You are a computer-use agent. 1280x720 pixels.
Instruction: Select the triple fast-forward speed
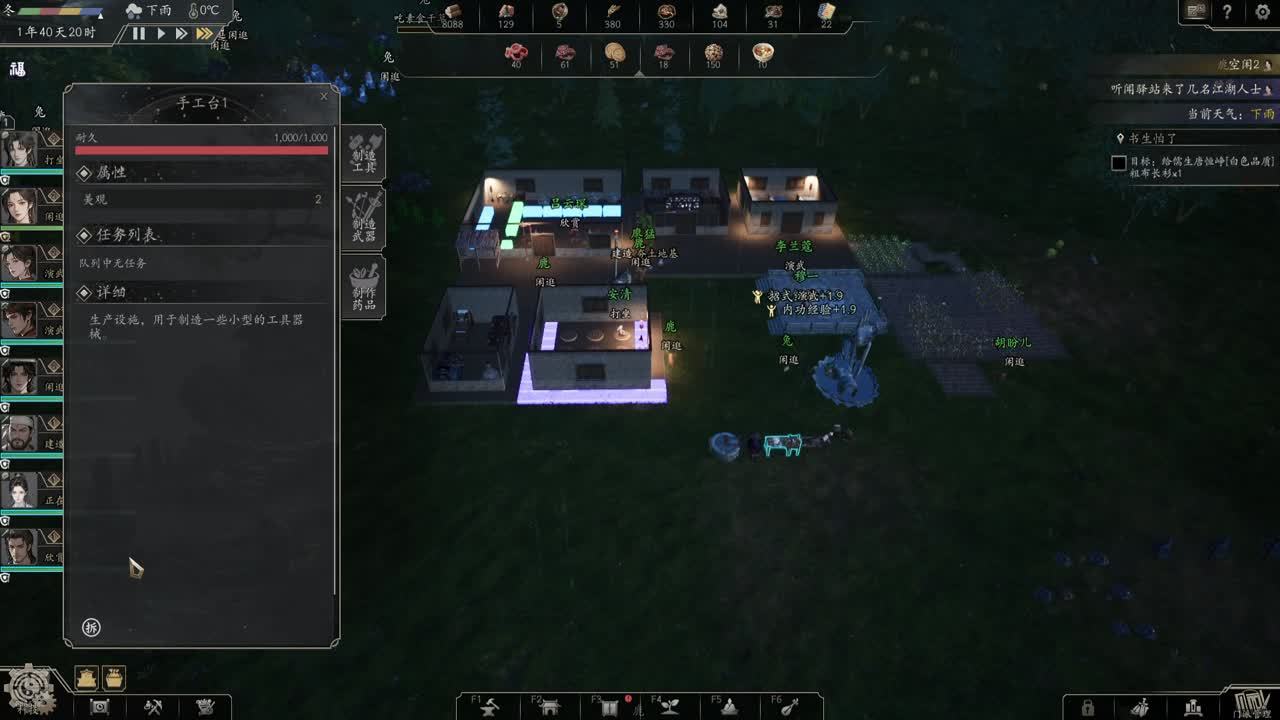[x=204, y=34]
